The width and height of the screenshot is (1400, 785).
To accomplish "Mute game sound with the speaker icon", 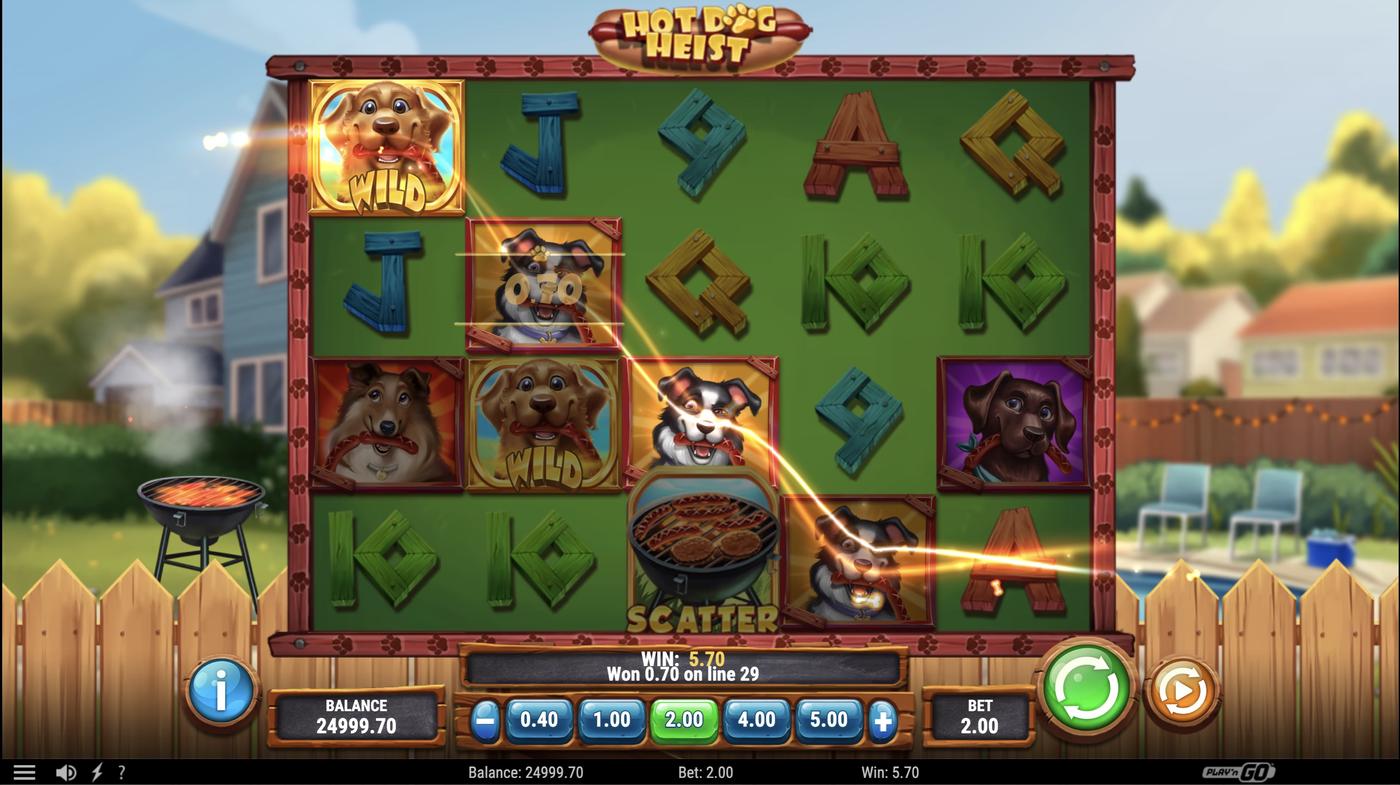I will click(x=66, y=770).
